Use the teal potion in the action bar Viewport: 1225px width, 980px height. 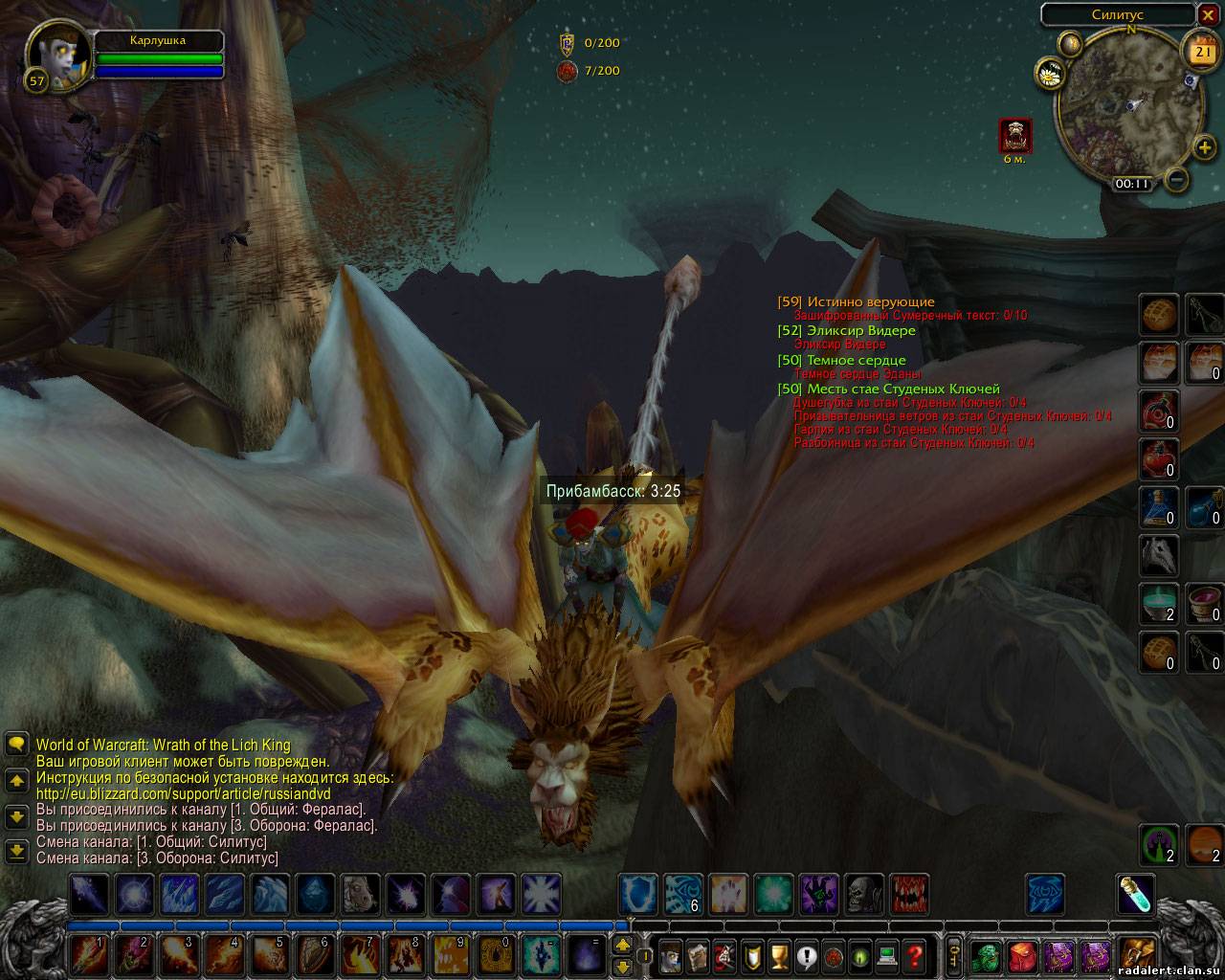point(1136,894)
